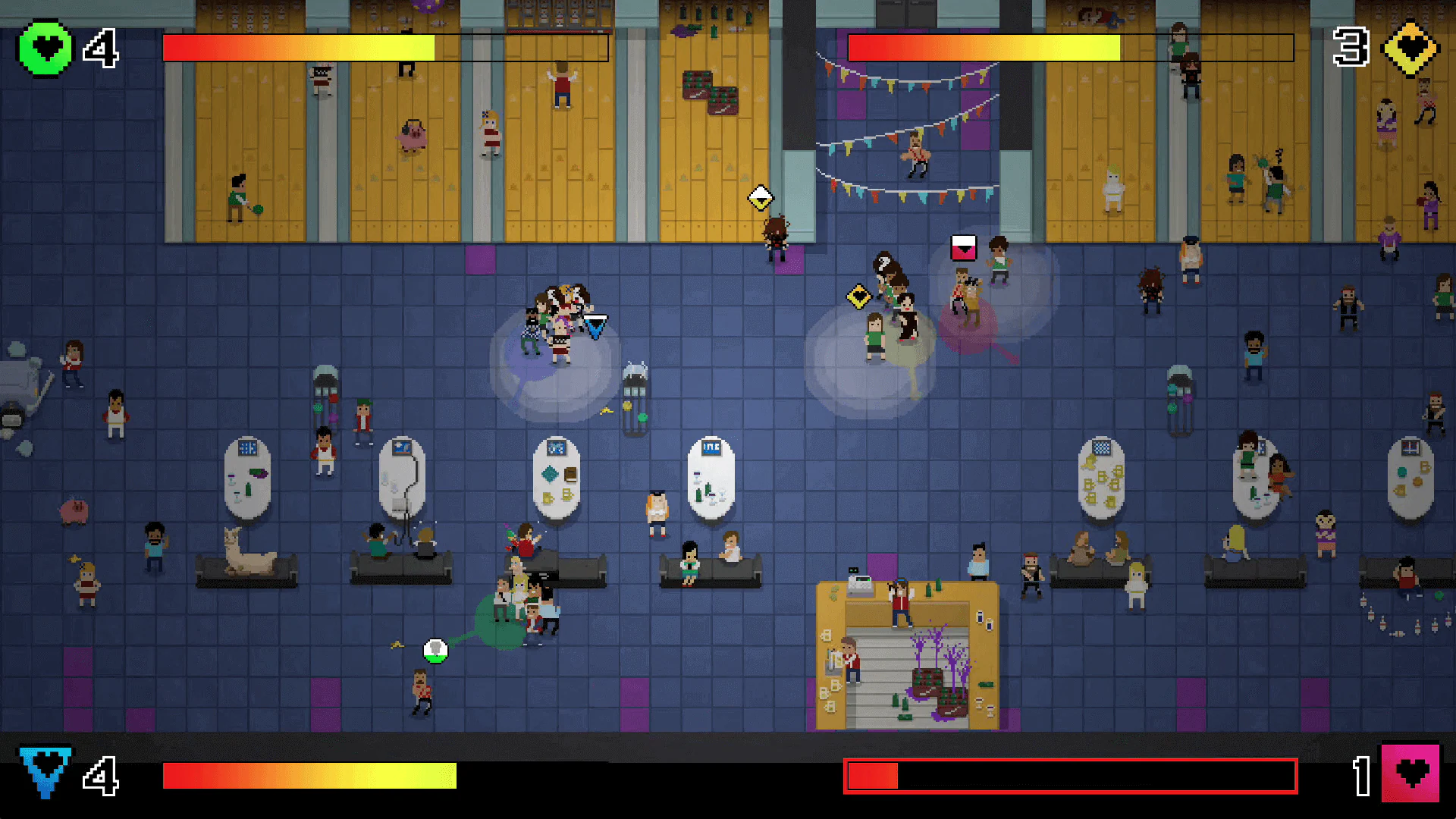This screenshot has height=819, width=1456.
Task: Click the green heart player icon top-left
Action: click(45, 47)
